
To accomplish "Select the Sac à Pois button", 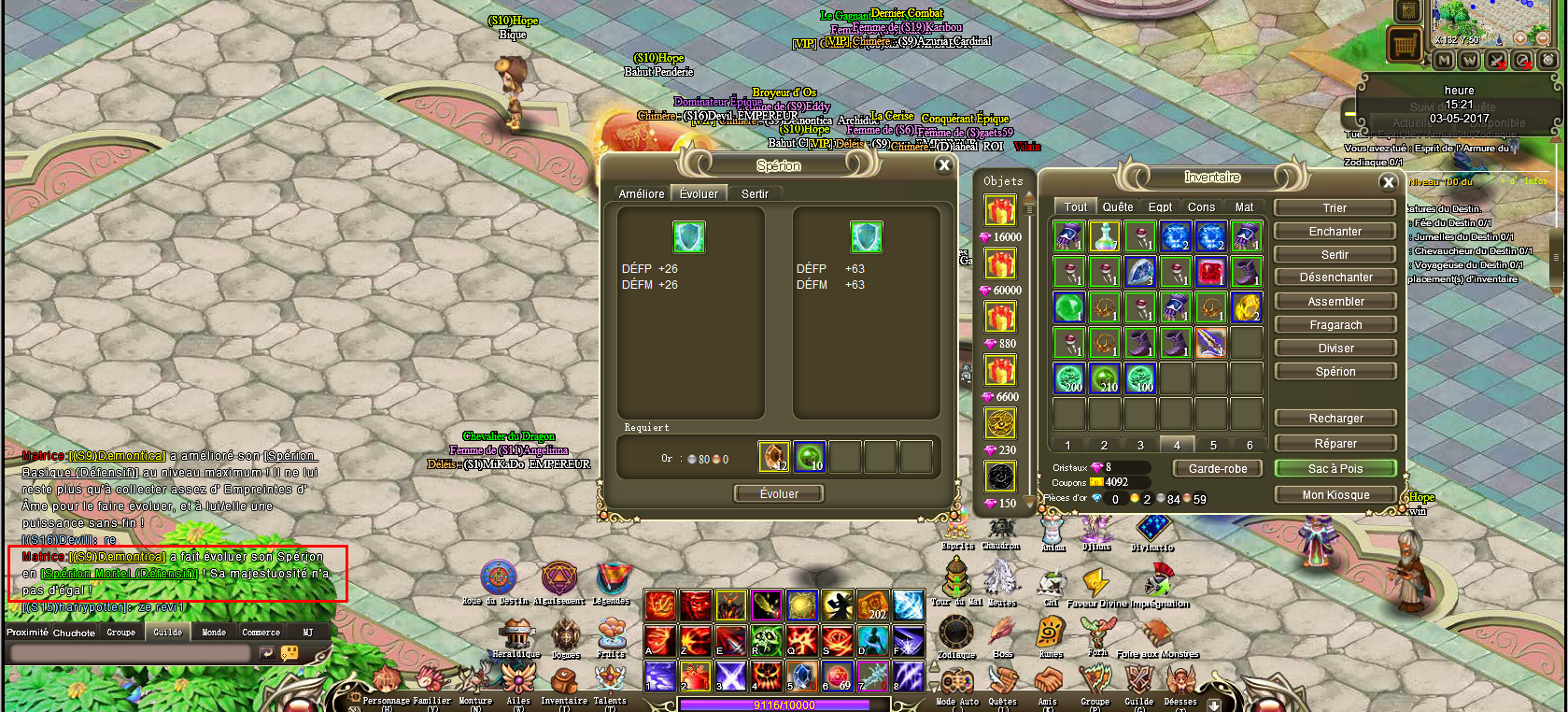I will click(1335, 468).
